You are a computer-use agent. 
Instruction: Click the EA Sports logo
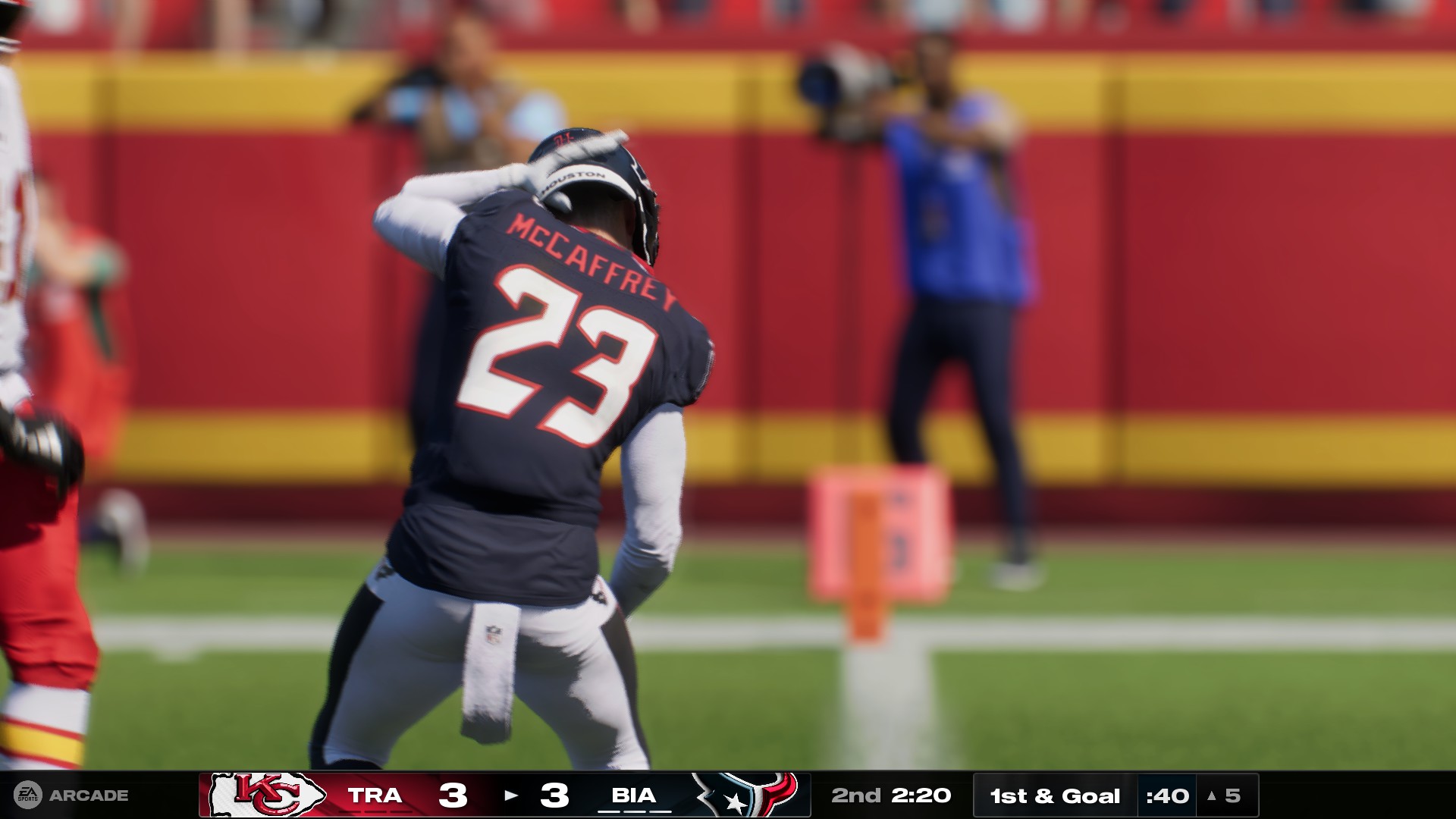pyautogui.click(x=27, y=793)
